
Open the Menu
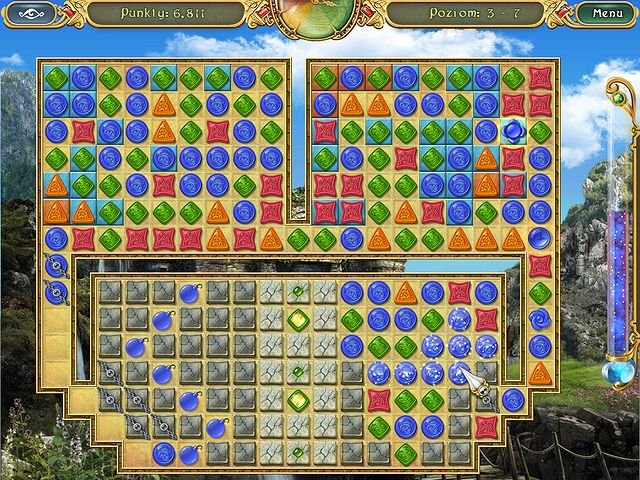pos(607,14)
